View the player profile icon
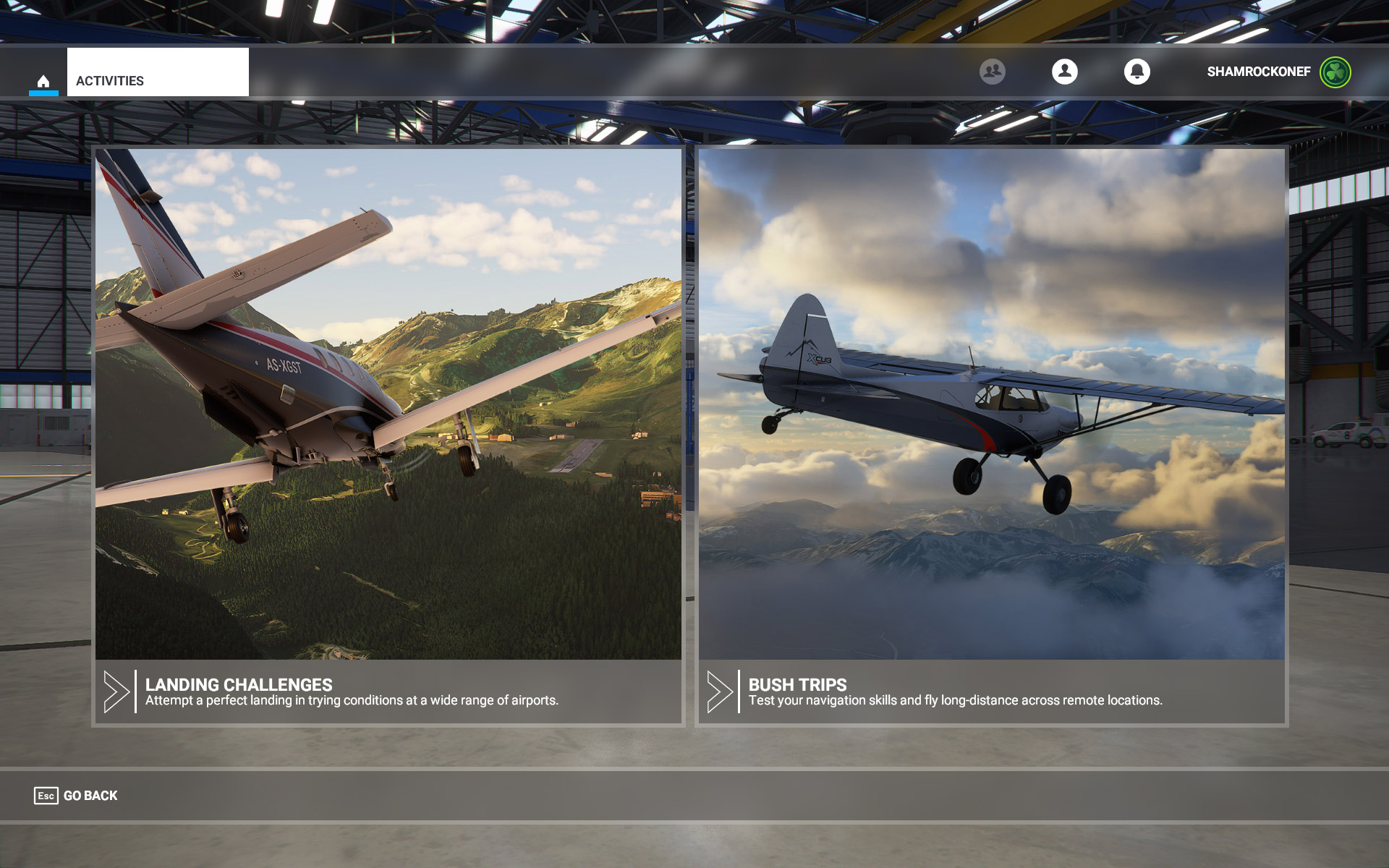 coord(1065,72)
